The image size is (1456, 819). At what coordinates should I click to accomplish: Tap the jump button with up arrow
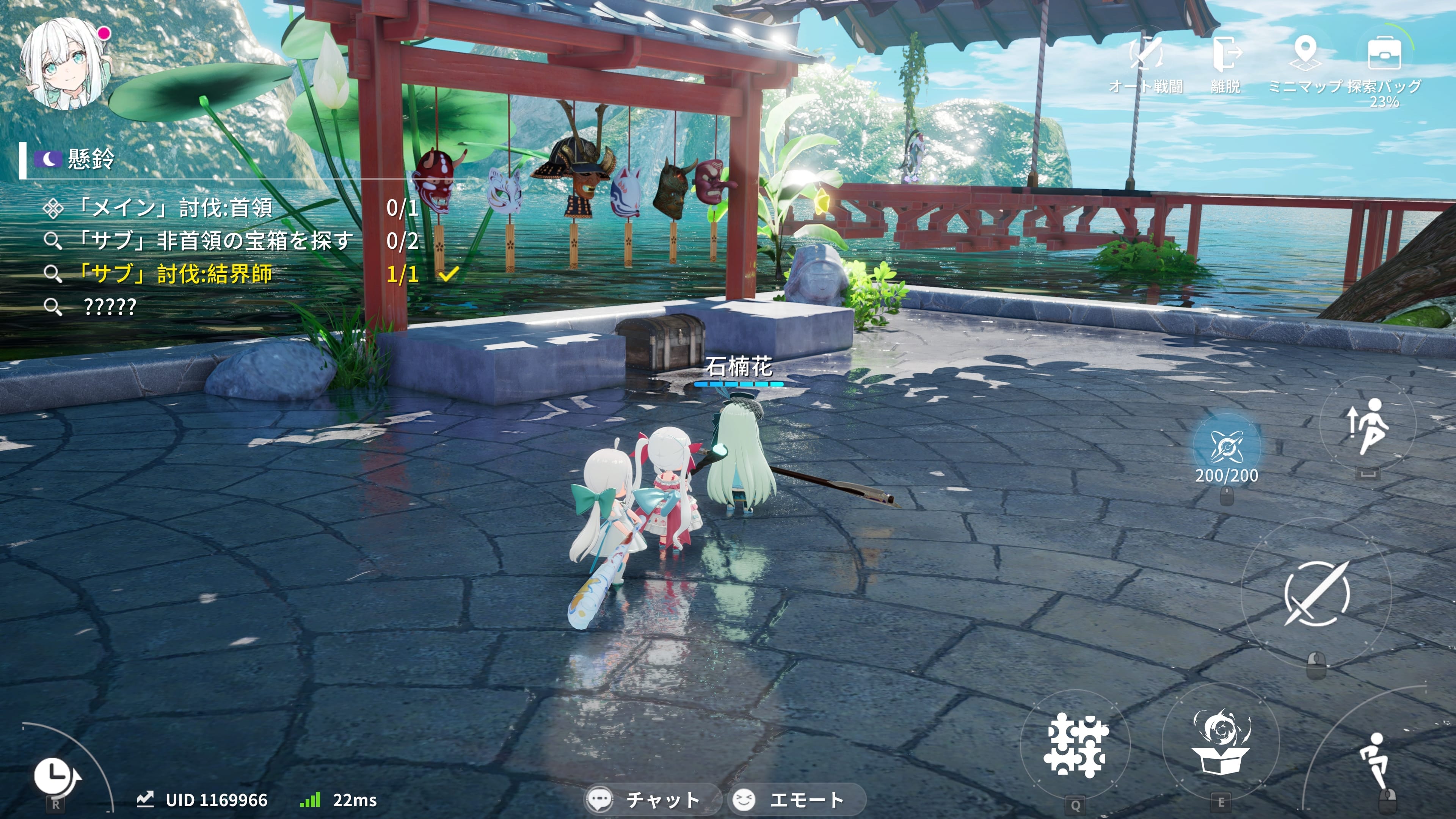tap(1368, 425)
